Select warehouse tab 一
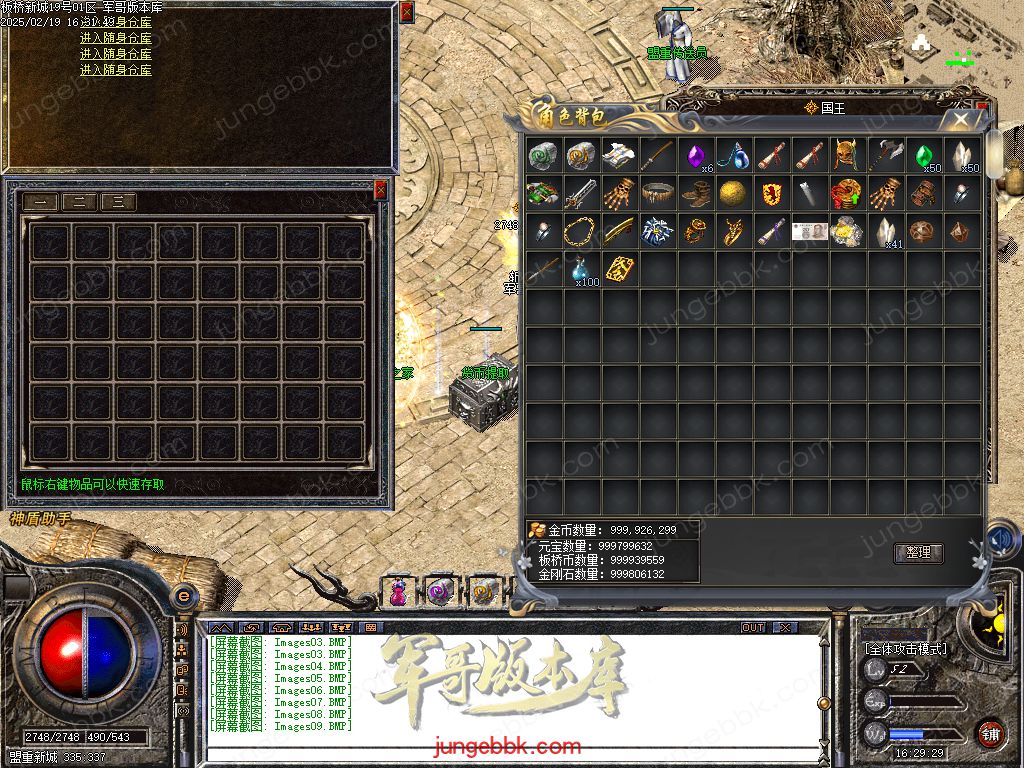The width and height of the screenshot is (1024, 768). pyautogui.click(x=39, y=202)
